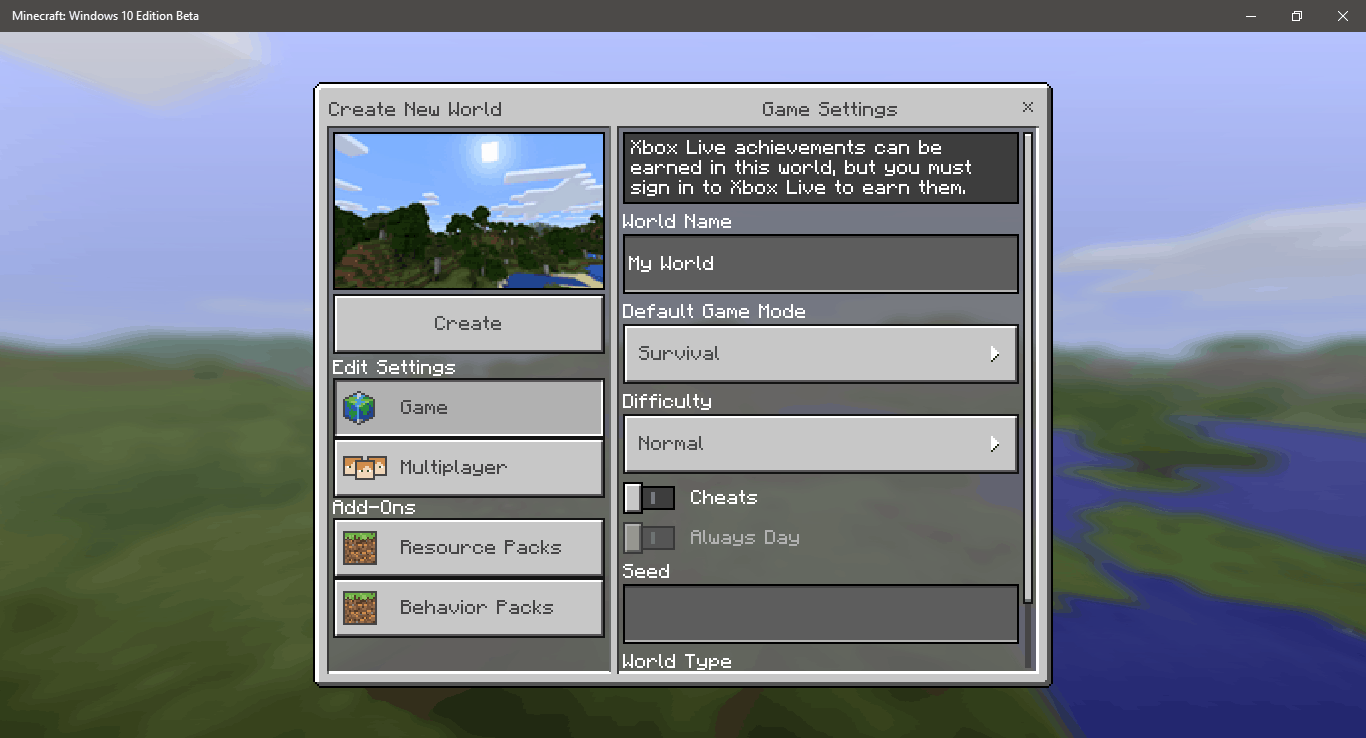
Task: Click the Behavior Packs entry under Add-Ons
Action: pos(468,607)
